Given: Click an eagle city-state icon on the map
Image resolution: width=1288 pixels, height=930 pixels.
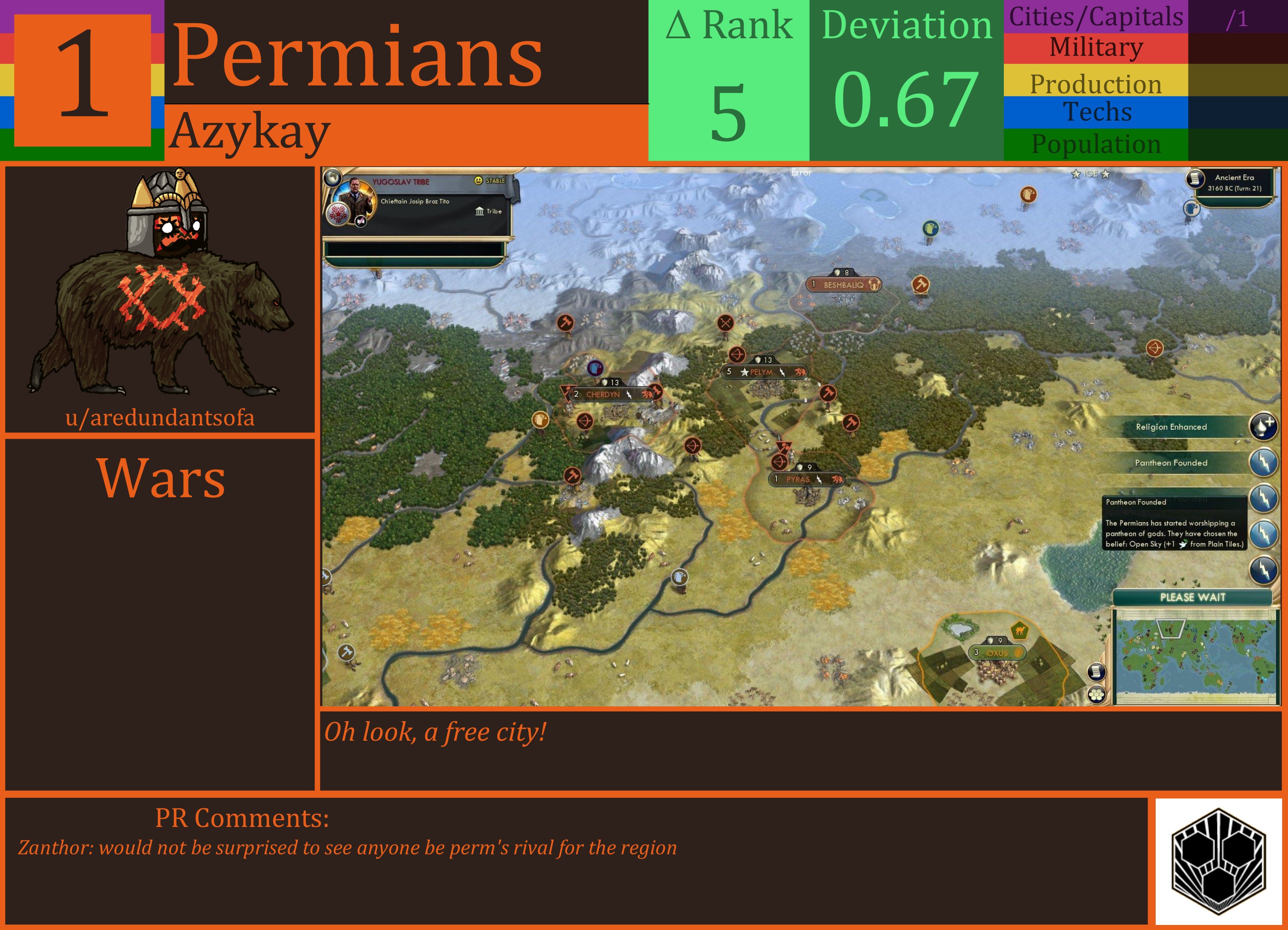Looking at the screenshot, I should pyautogui.click(x=595, y=369).
